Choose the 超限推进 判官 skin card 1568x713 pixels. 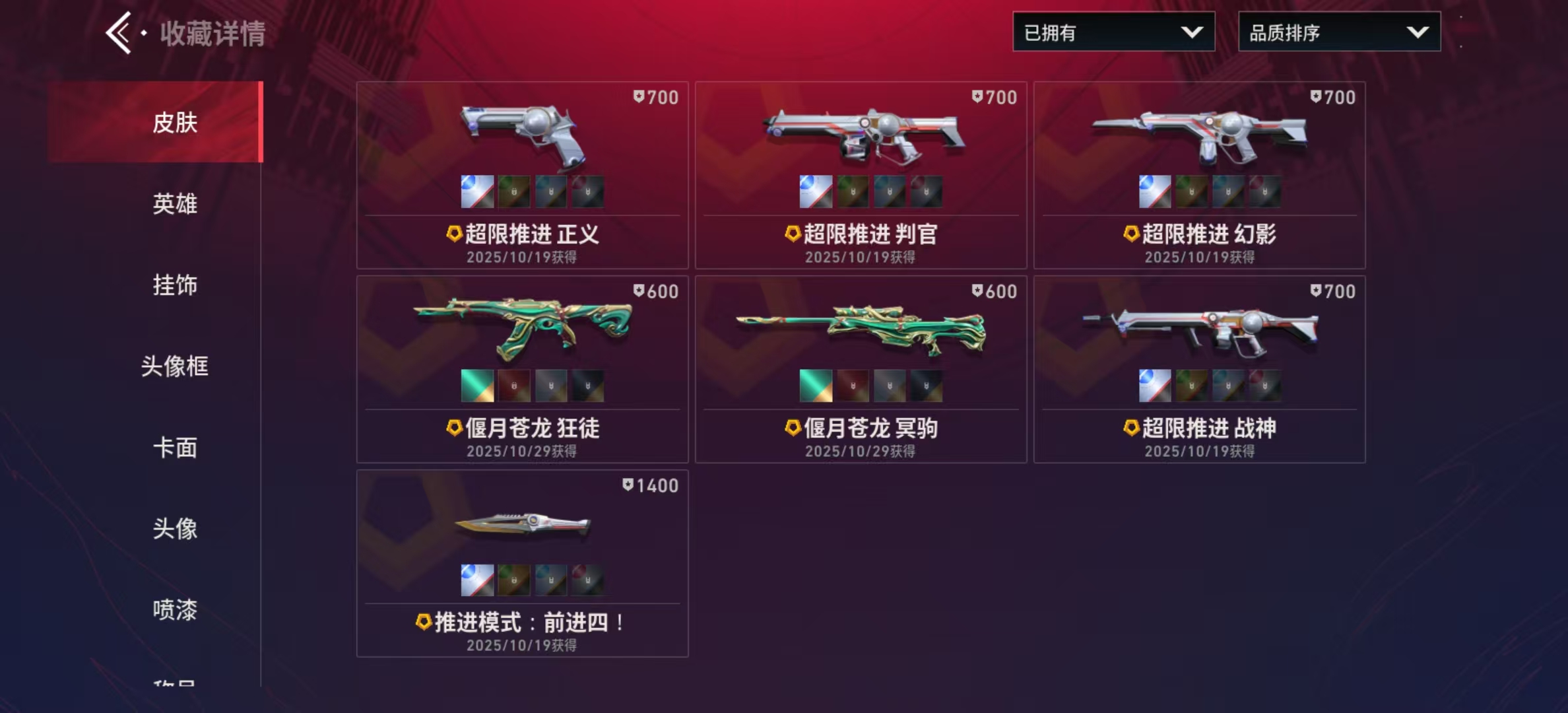[861, 139]
